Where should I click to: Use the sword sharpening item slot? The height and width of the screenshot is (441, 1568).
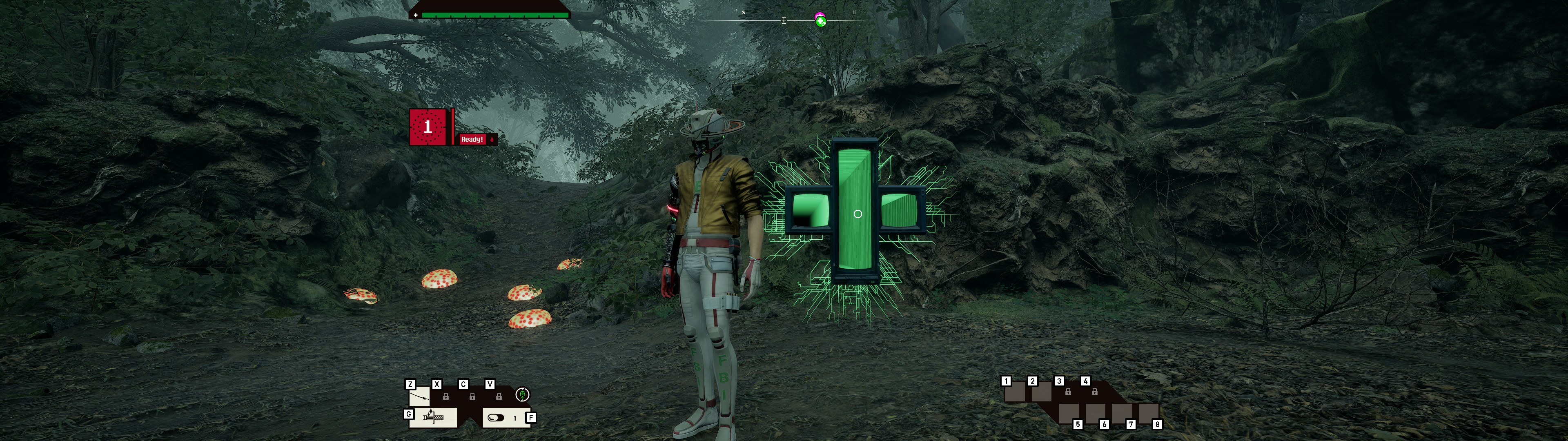433,418
